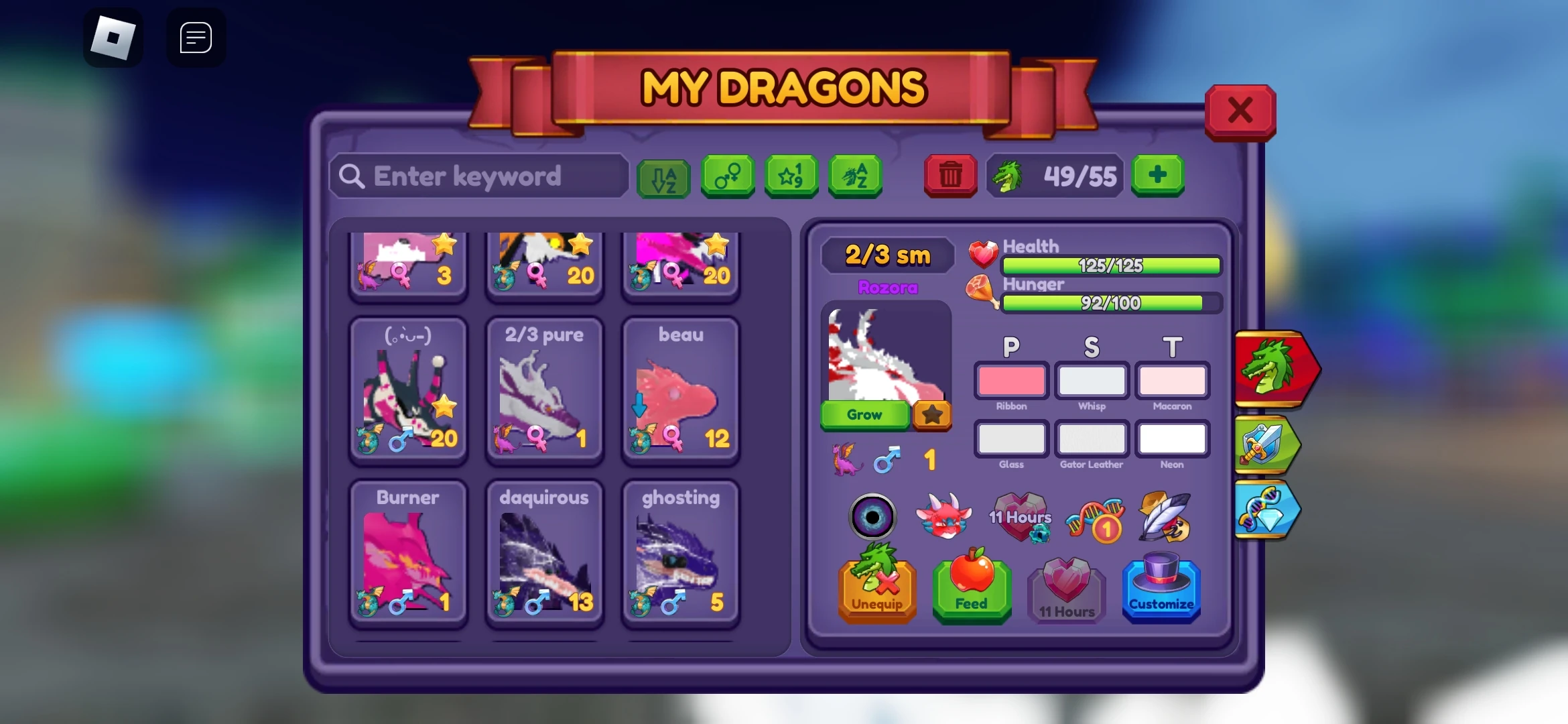Viewport: 1568px width, 724px height.
Task: Click the Feed button
Action: pyautogui.click(x=972, y=591)
